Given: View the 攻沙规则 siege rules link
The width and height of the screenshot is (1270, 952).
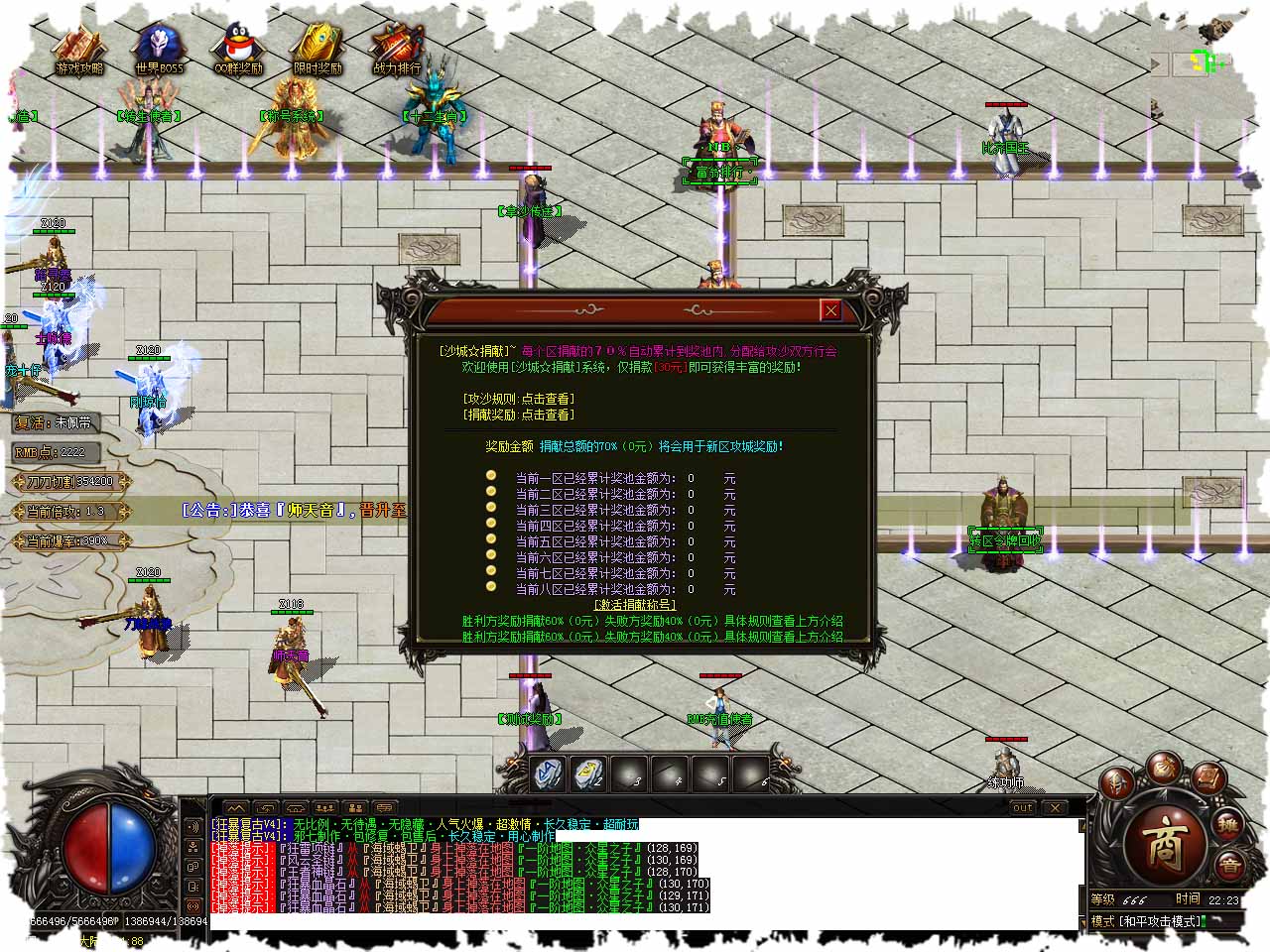Looking at the screenshot, I should click(x=518, y=399).
